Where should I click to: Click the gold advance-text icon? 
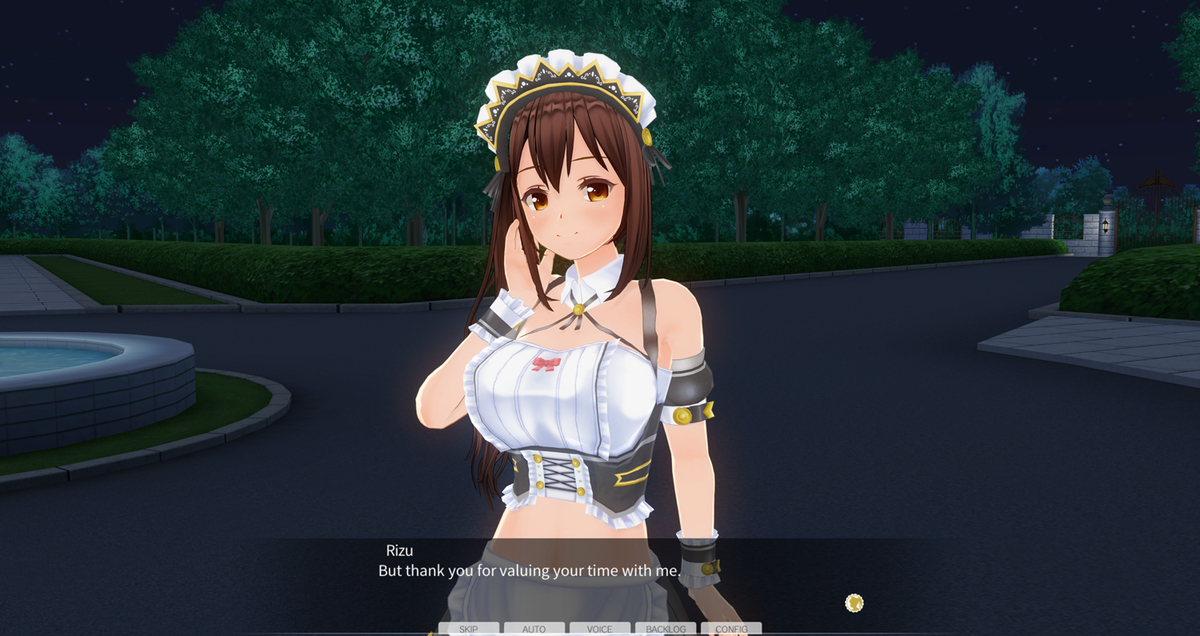[854, 602]
